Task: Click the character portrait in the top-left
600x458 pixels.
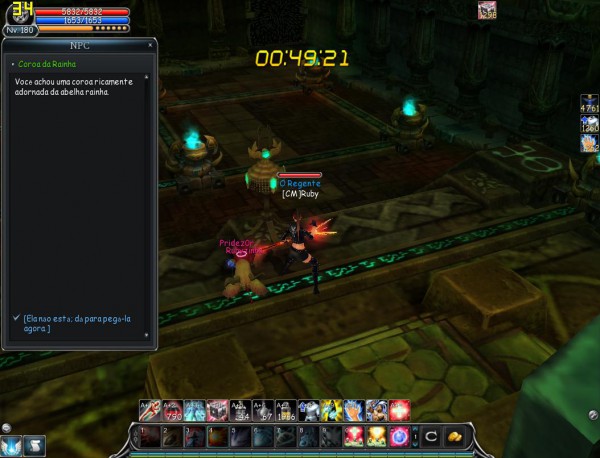Action: [20, 15]
